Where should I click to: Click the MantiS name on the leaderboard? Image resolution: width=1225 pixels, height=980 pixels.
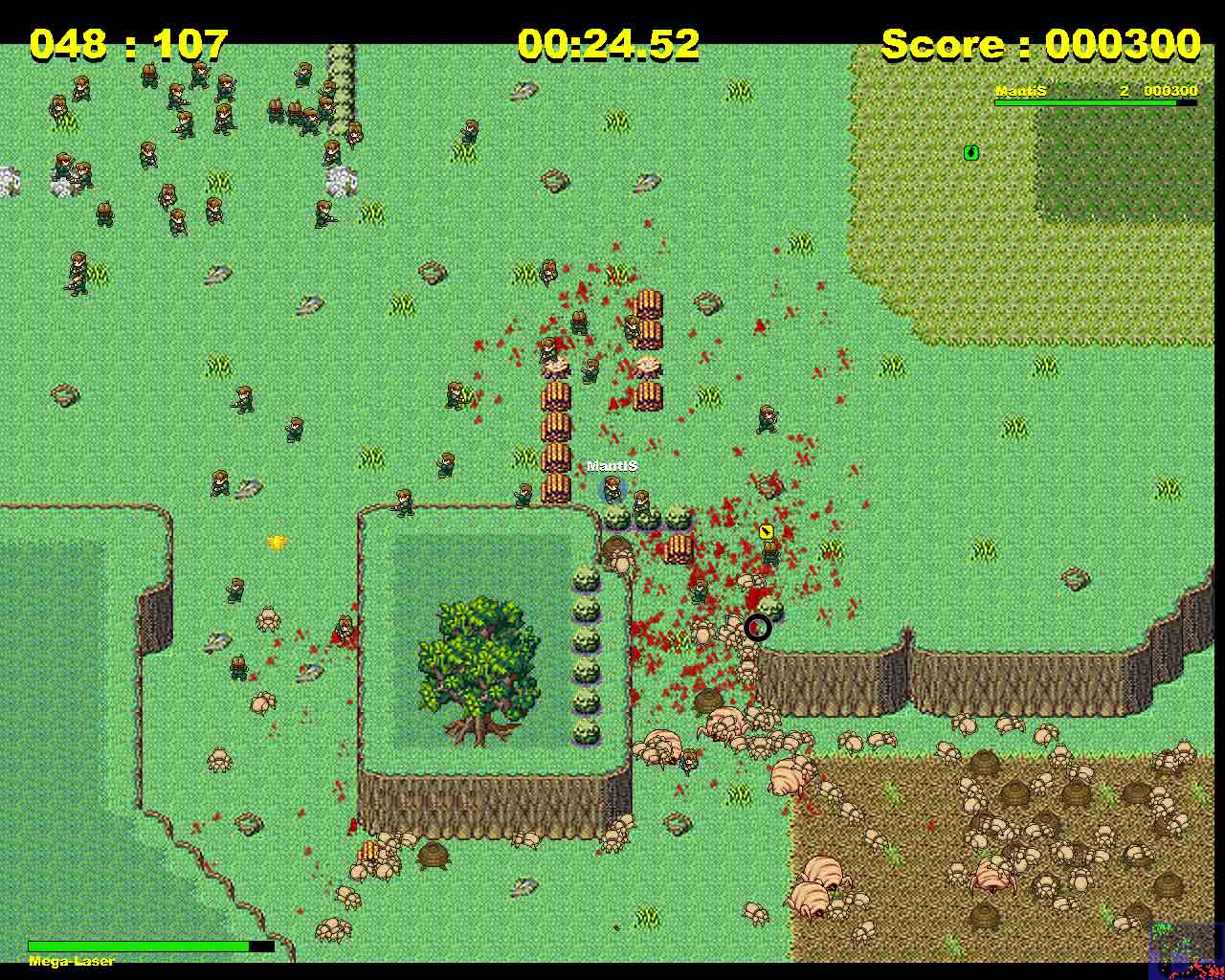click(1022, 91)
